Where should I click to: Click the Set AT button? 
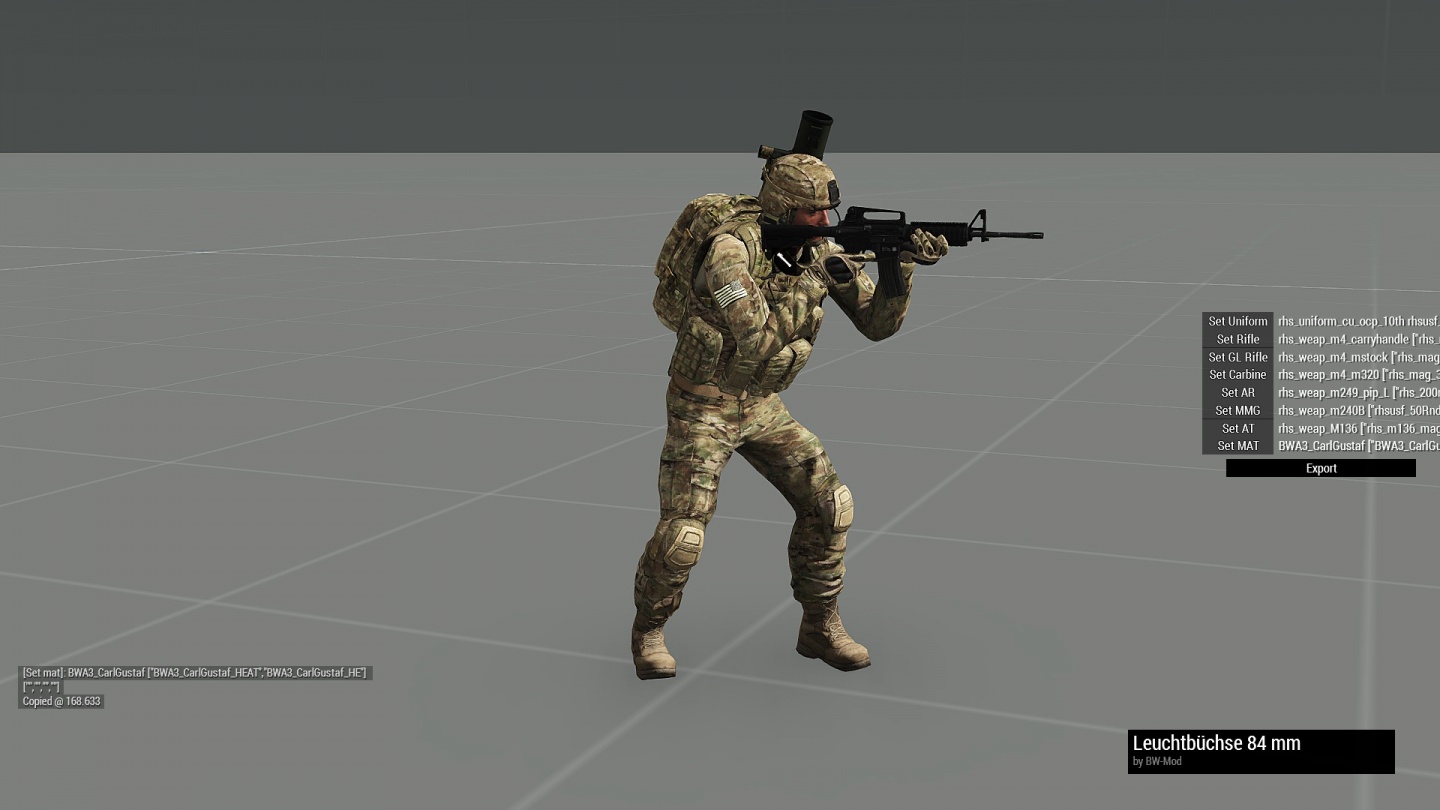[x=1237, y=428]
